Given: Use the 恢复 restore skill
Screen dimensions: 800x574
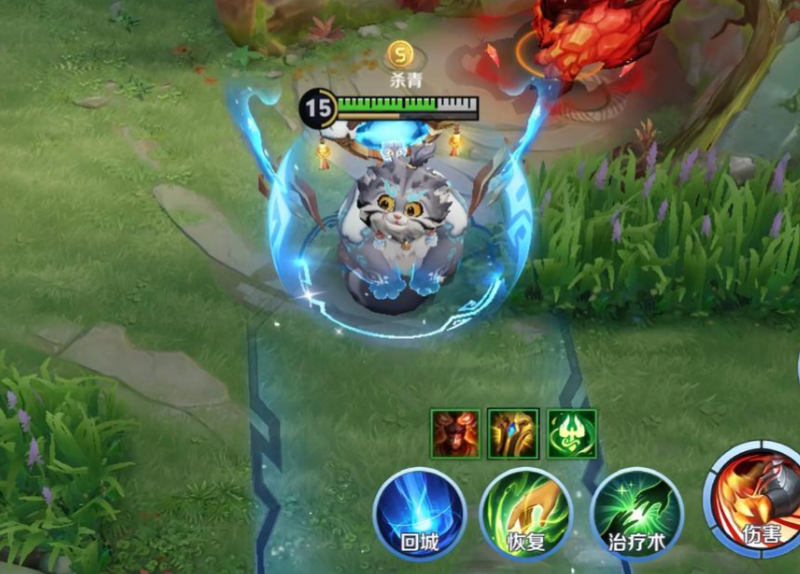Looking at the screenshot, I should (x=525, y=514).
